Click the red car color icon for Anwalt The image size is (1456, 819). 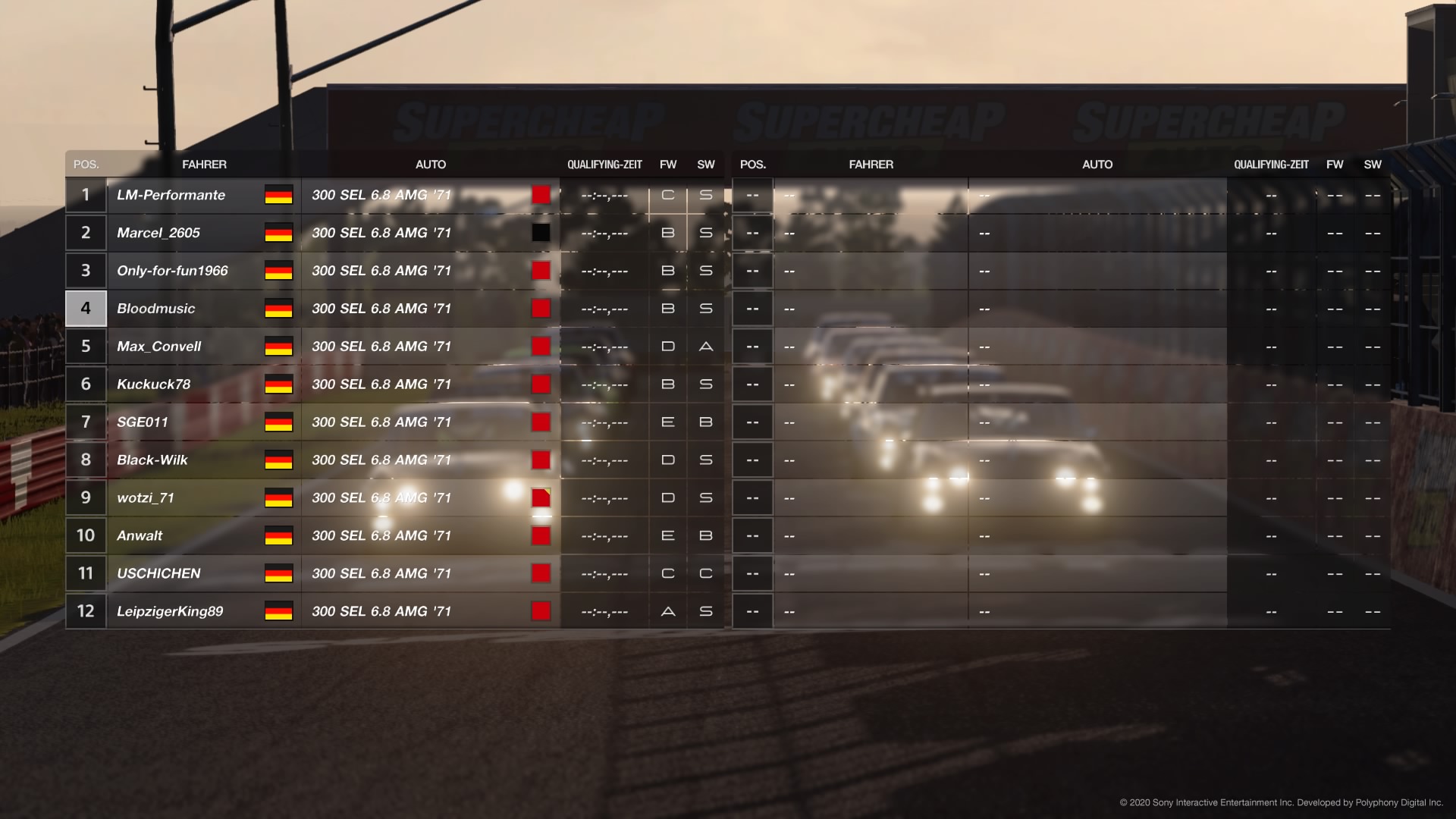tap(541, 535)
